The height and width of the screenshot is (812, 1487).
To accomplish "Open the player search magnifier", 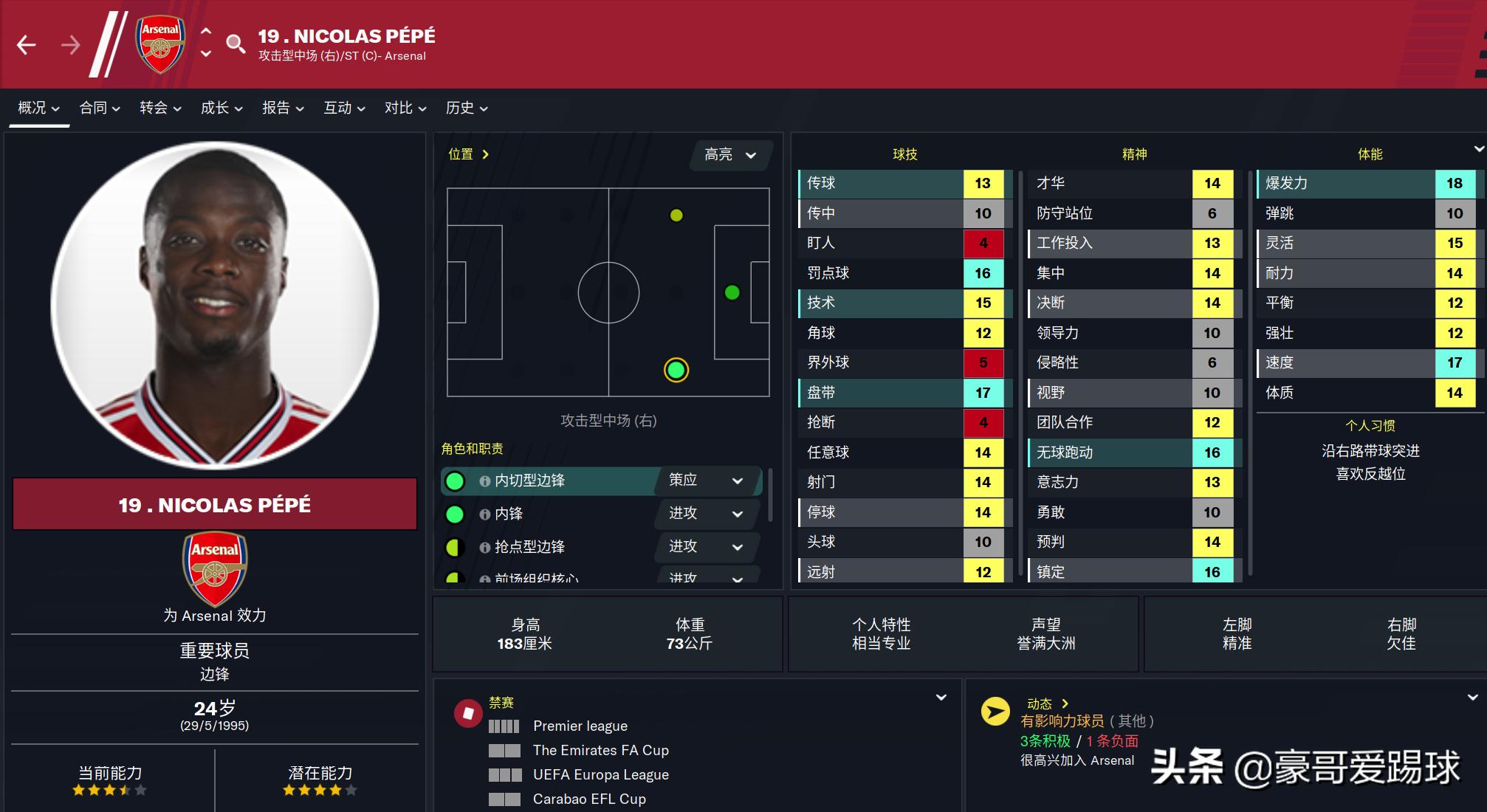I will point(236,44).
